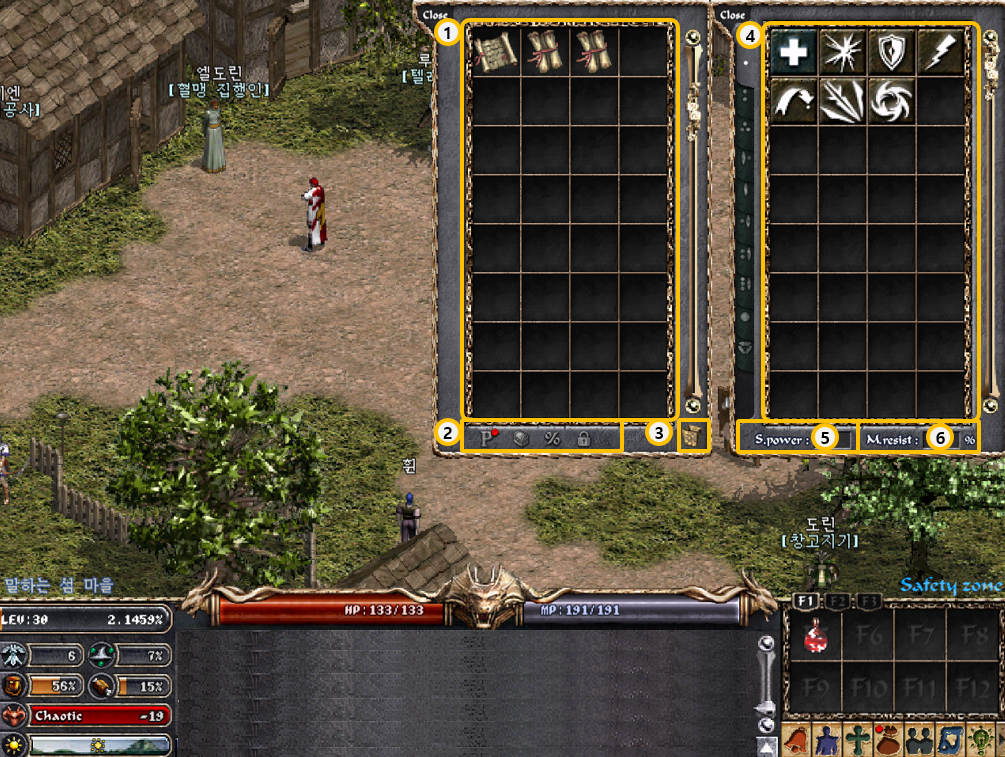Viewport: 1005px width, 757px height.
Task: Use the red potion in the hotbar
Action: point(815,638)
